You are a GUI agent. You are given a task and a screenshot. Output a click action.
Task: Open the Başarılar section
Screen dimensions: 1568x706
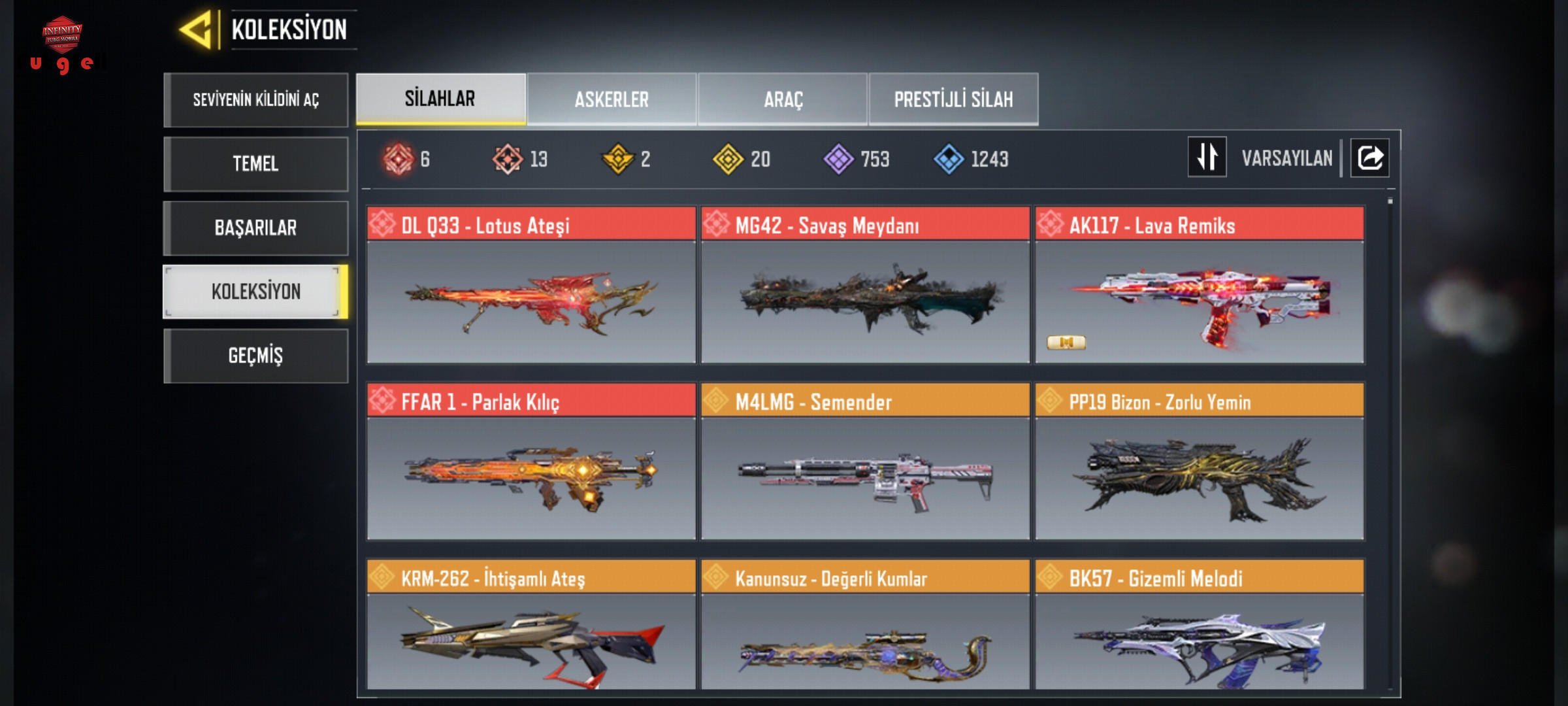(255, 227)
